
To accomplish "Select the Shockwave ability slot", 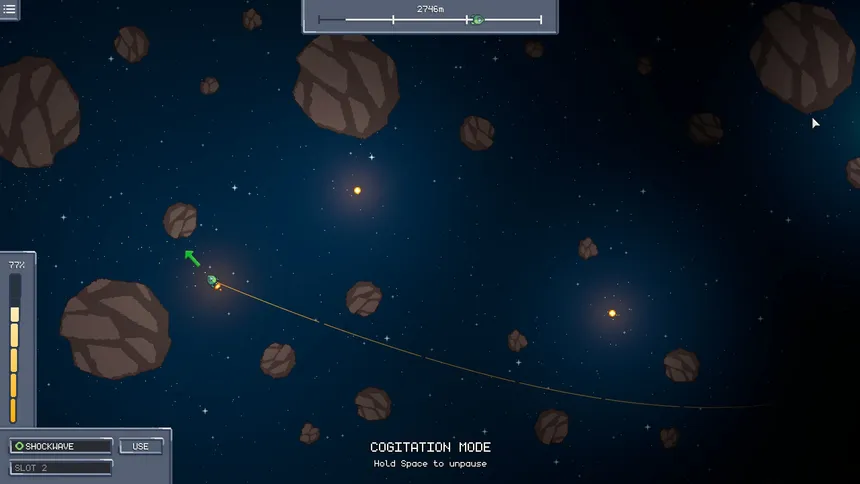I will click(61, 446).
